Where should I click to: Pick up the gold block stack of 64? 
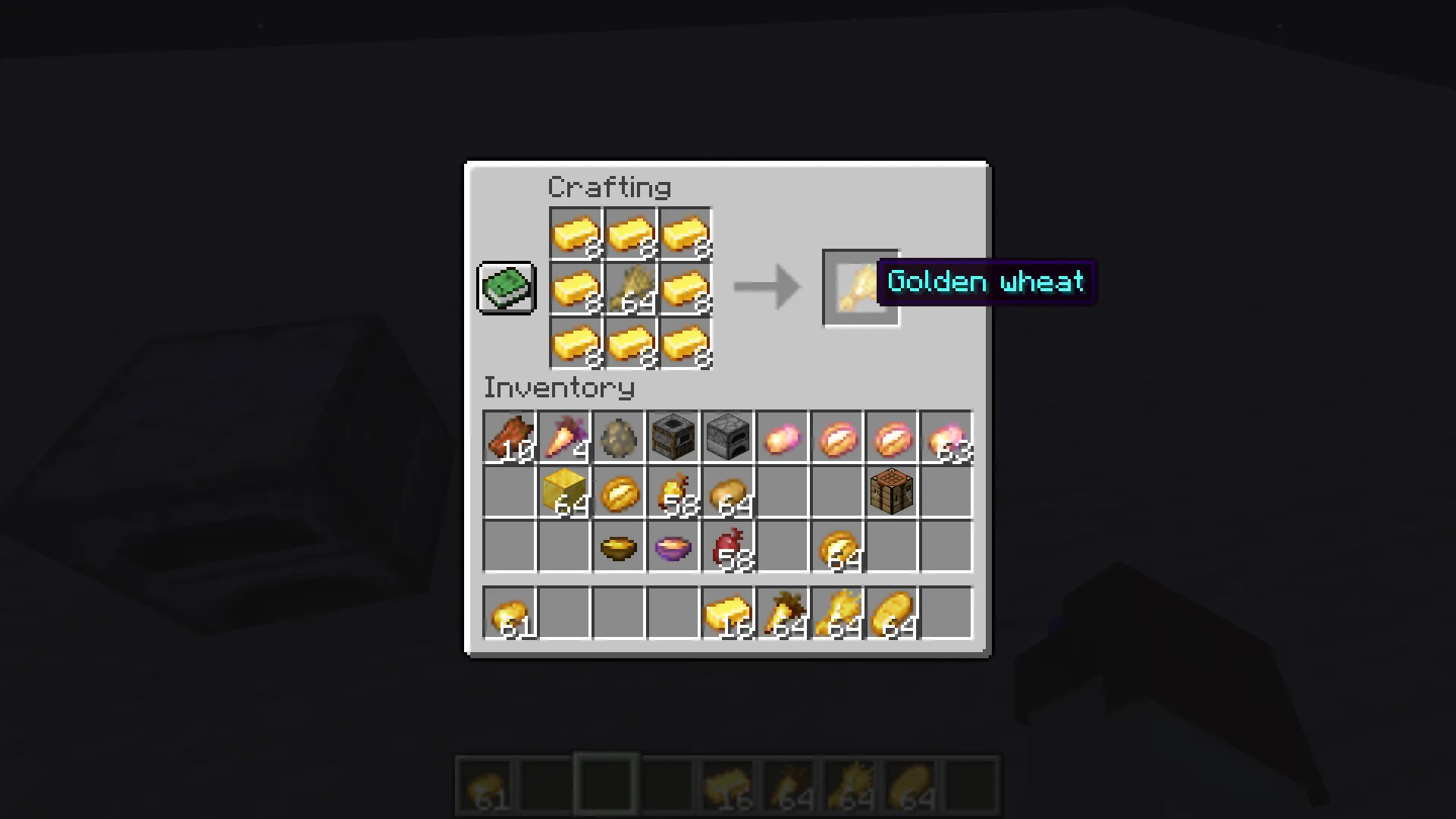(x=564, y=493)
